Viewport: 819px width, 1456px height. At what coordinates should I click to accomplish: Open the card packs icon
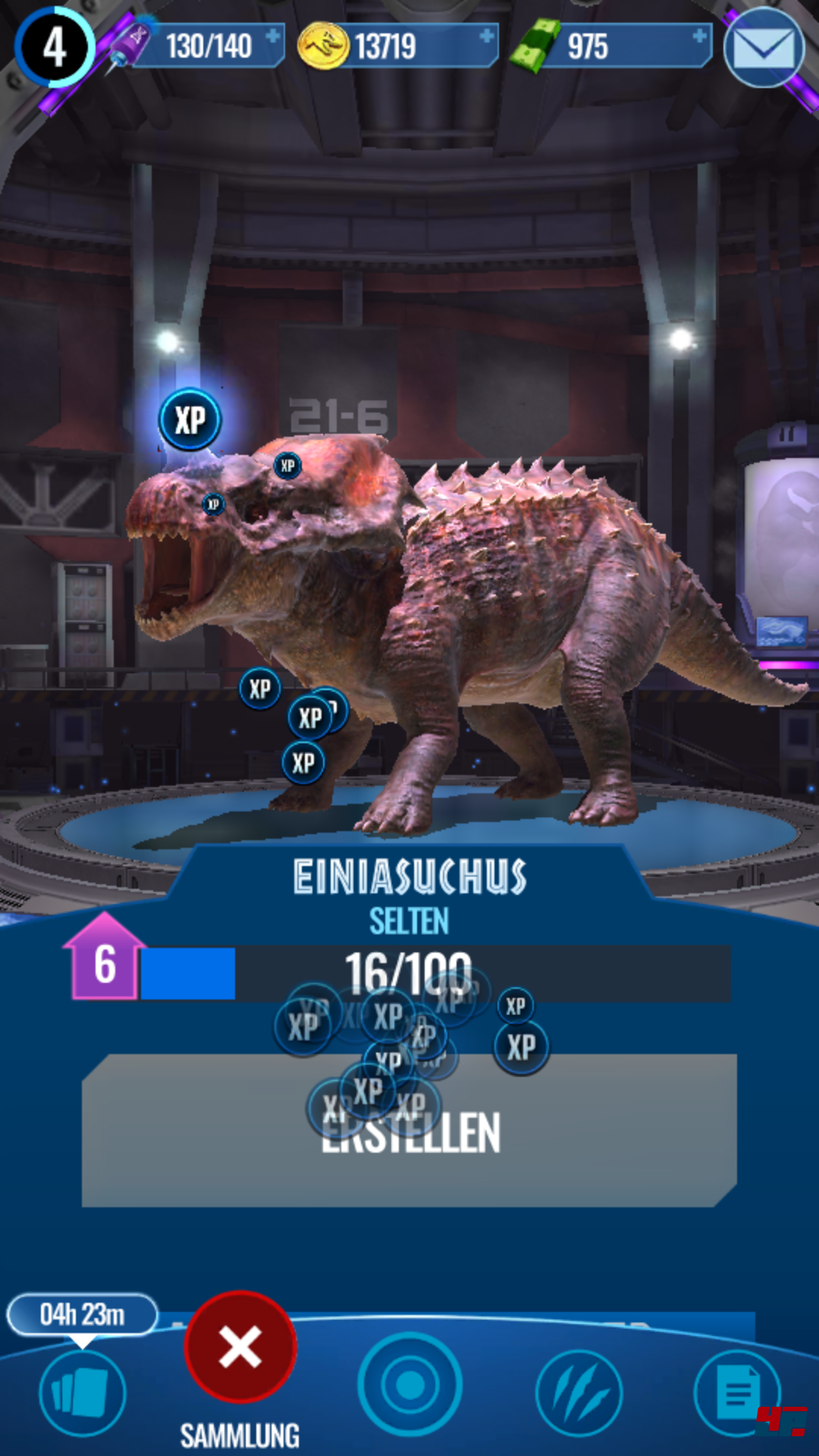pos(82,1392)
